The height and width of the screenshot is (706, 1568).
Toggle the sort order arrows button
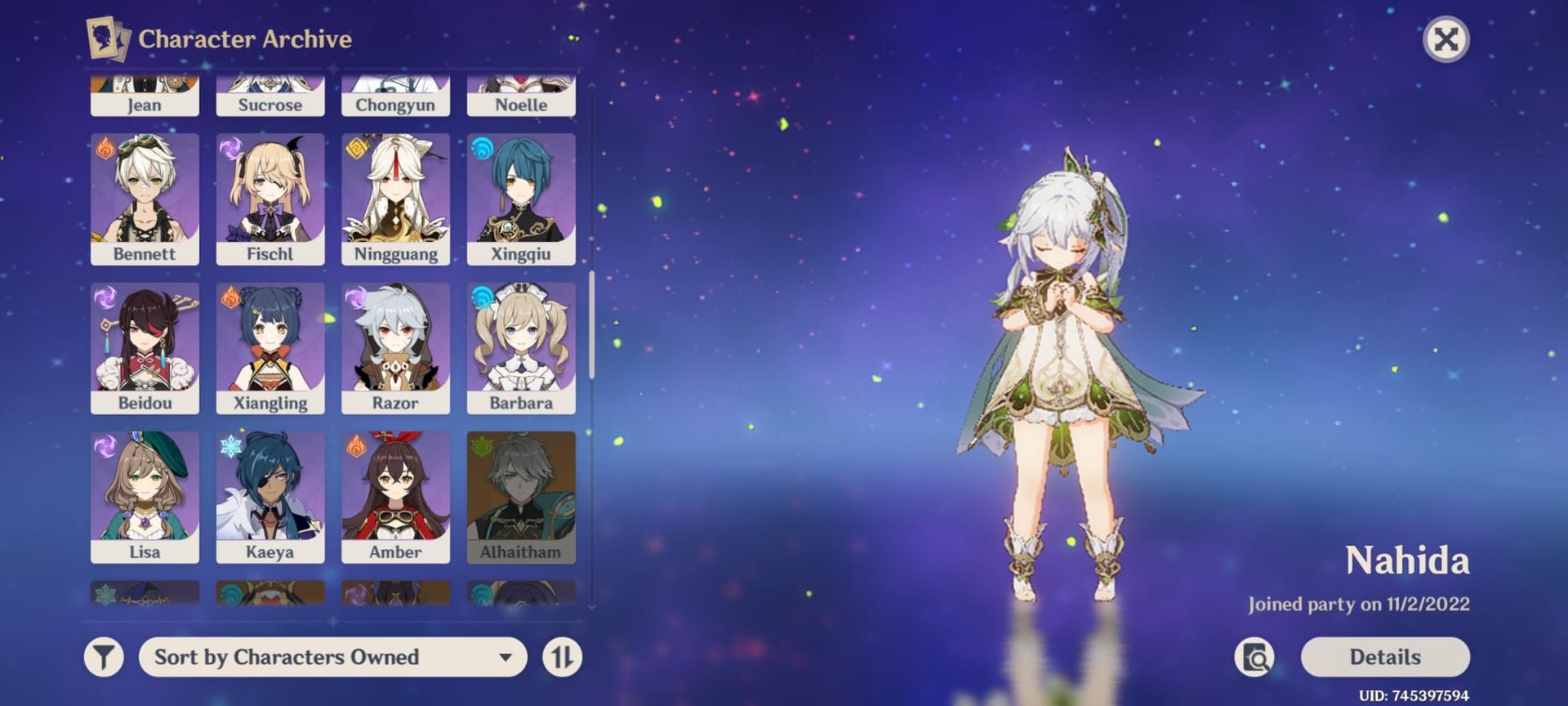(562, 657)
